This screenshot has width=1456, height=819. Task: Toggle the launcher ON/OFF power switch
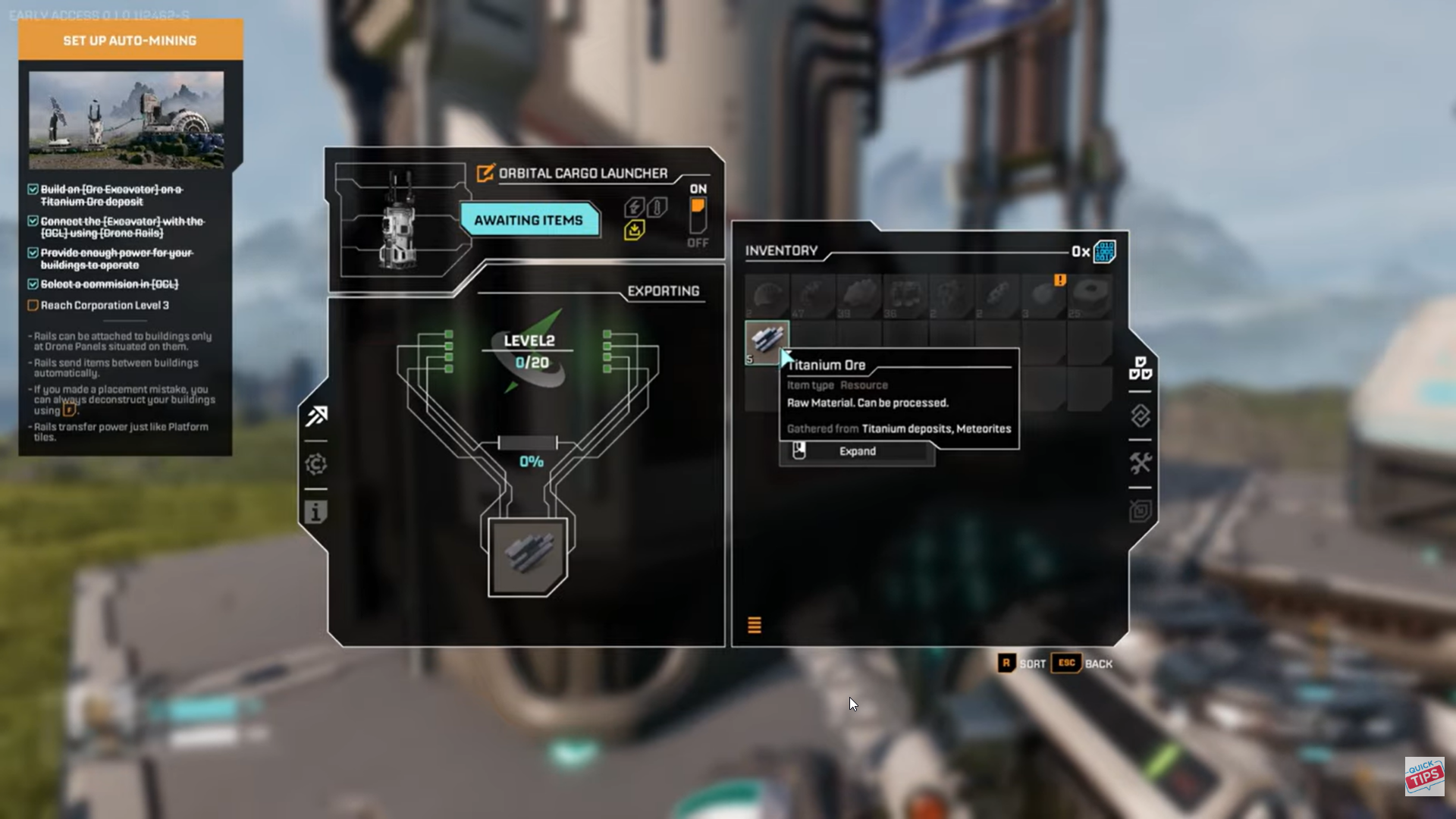pos(698,215)
